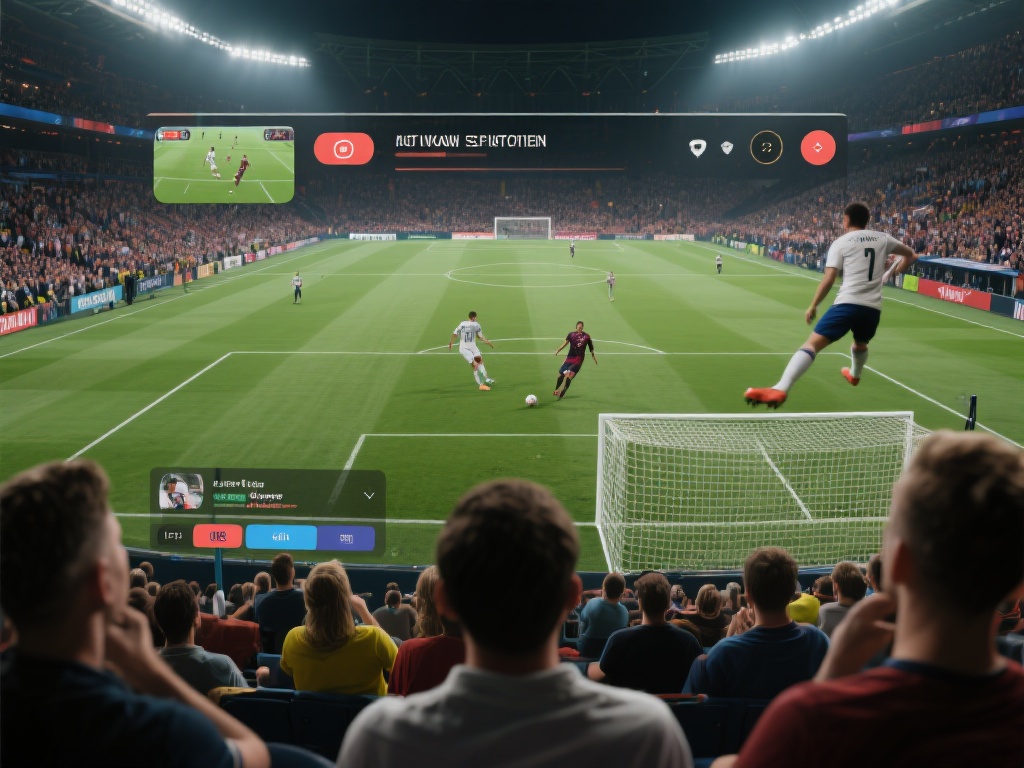Click the solid red circular button

[x=818, y=148]
